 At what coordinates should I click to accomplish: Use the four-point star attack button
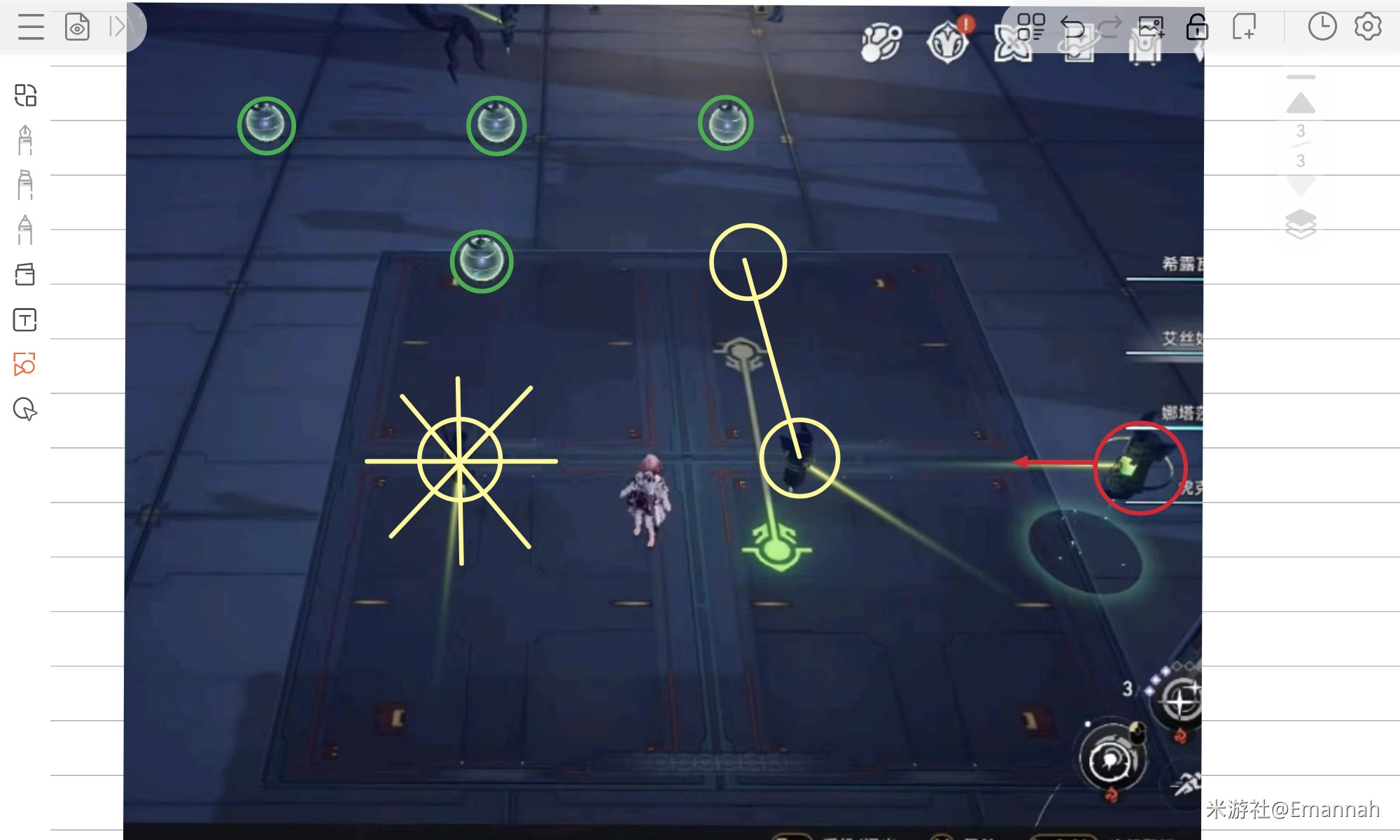1182,701
